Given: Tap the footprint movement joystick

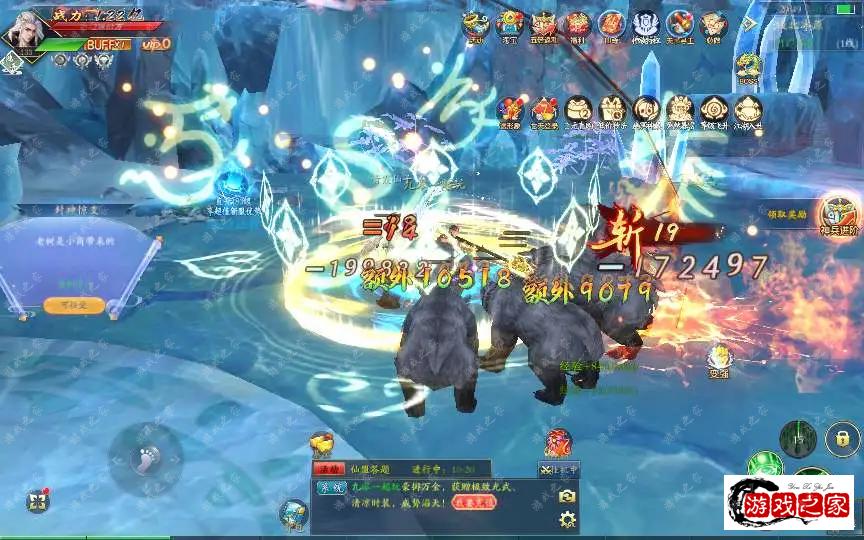Looking at the screenshot, I should 146,459.
